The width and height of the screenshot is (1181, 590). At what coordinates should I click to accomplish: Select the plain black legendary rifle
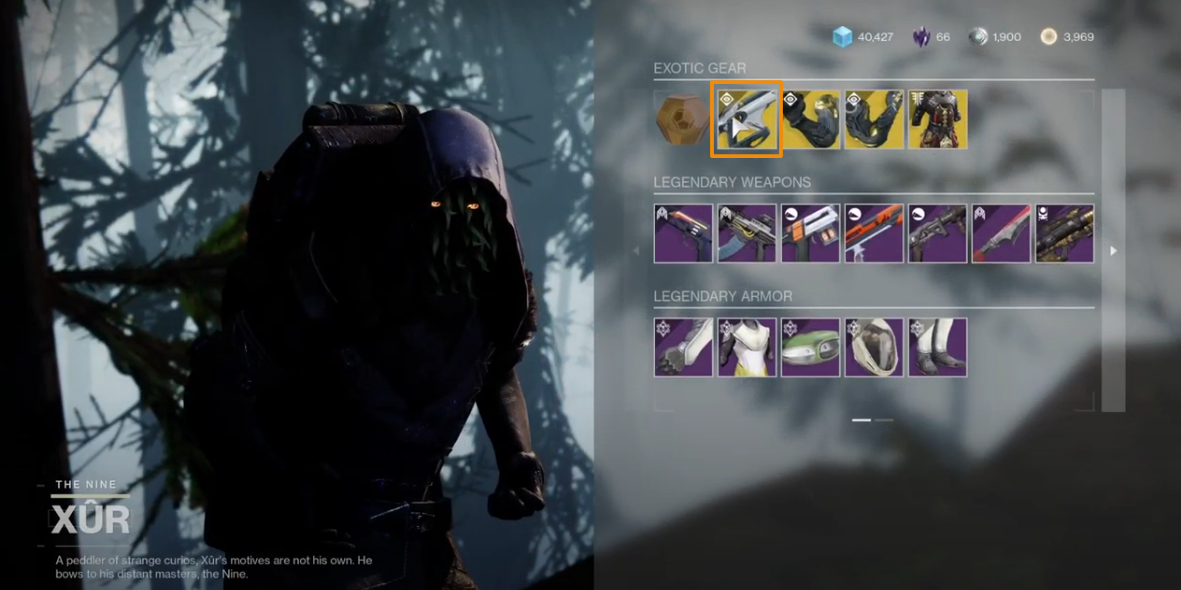(938, 234)
